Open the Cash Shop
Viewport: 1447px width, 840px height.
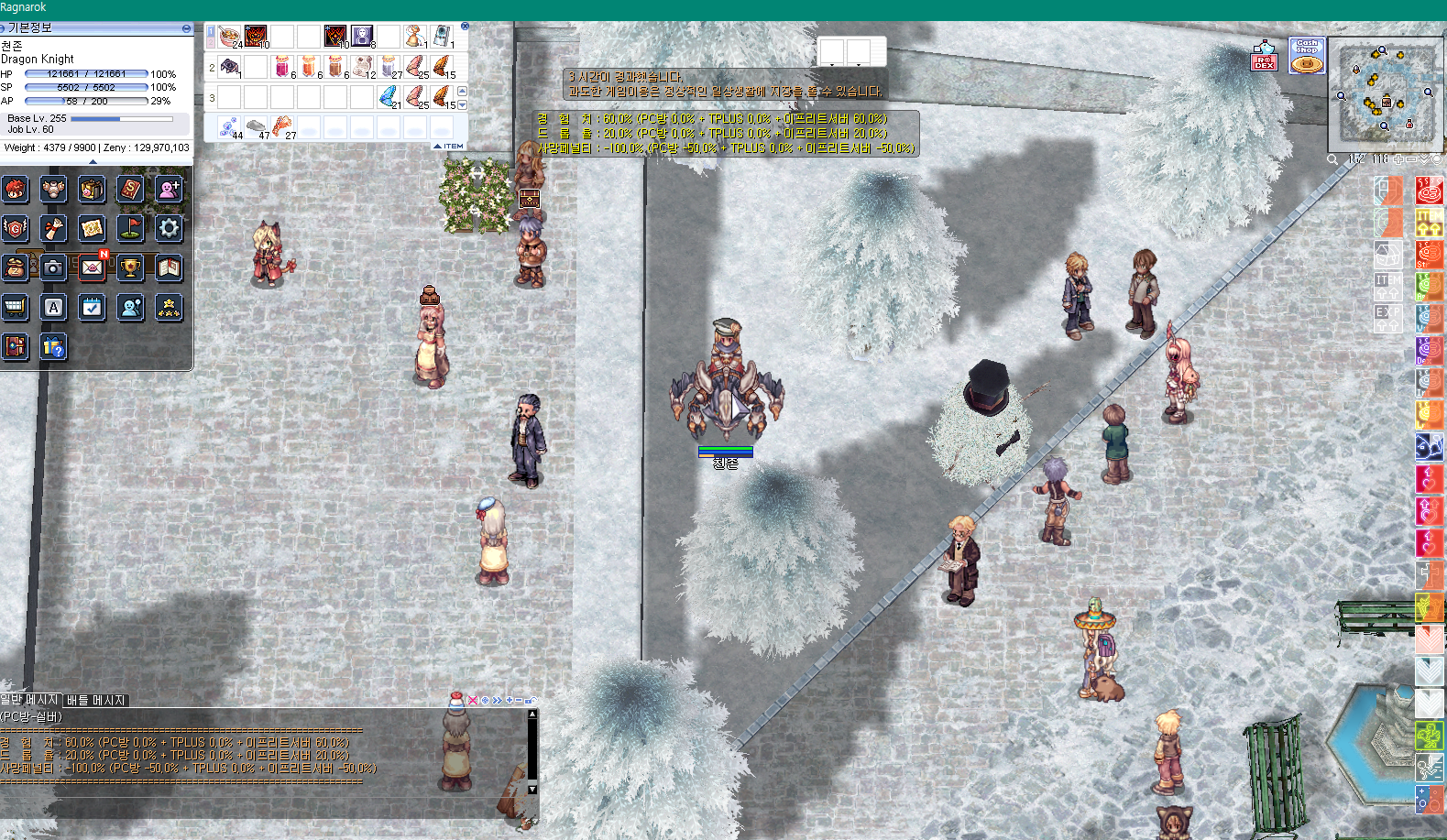coord(1307,56)
